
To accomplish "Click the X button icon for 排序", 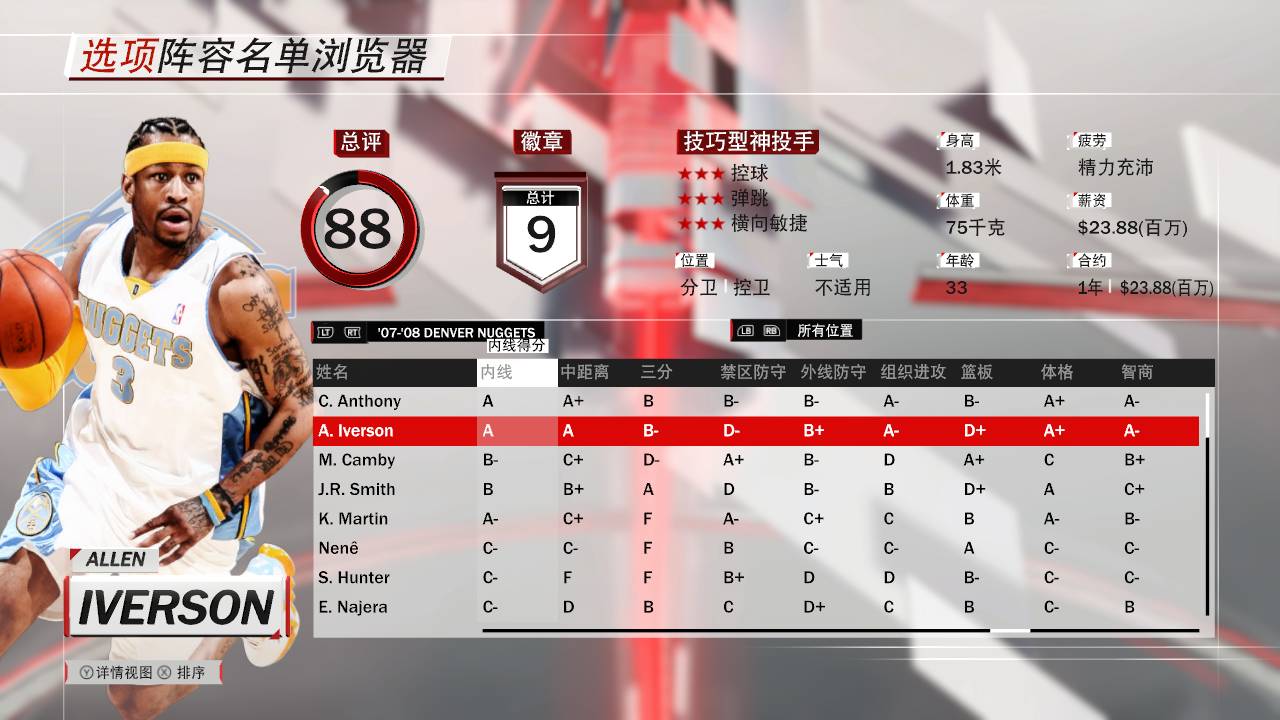I will point(164,672).
